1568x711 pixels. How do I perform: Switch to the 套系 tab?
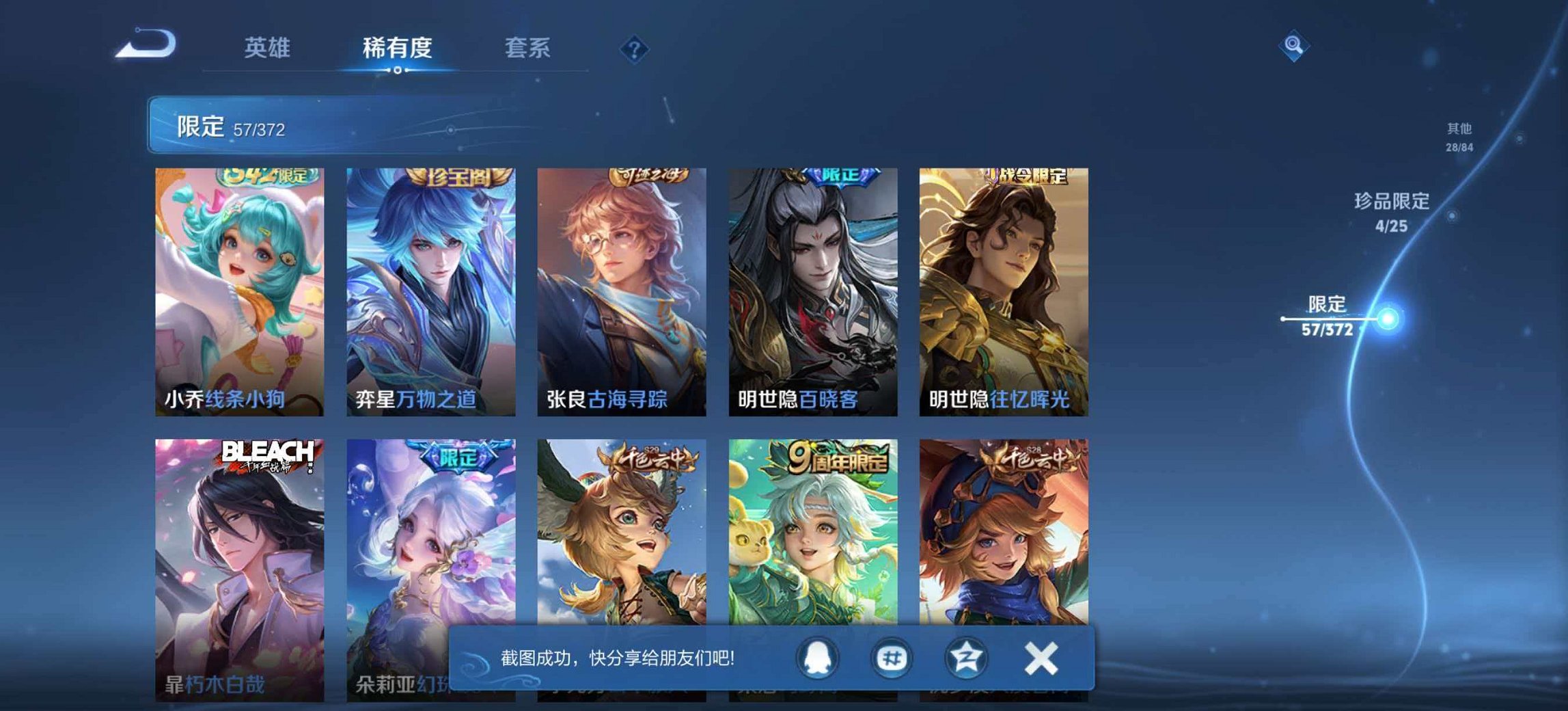[x=526, y=48]
